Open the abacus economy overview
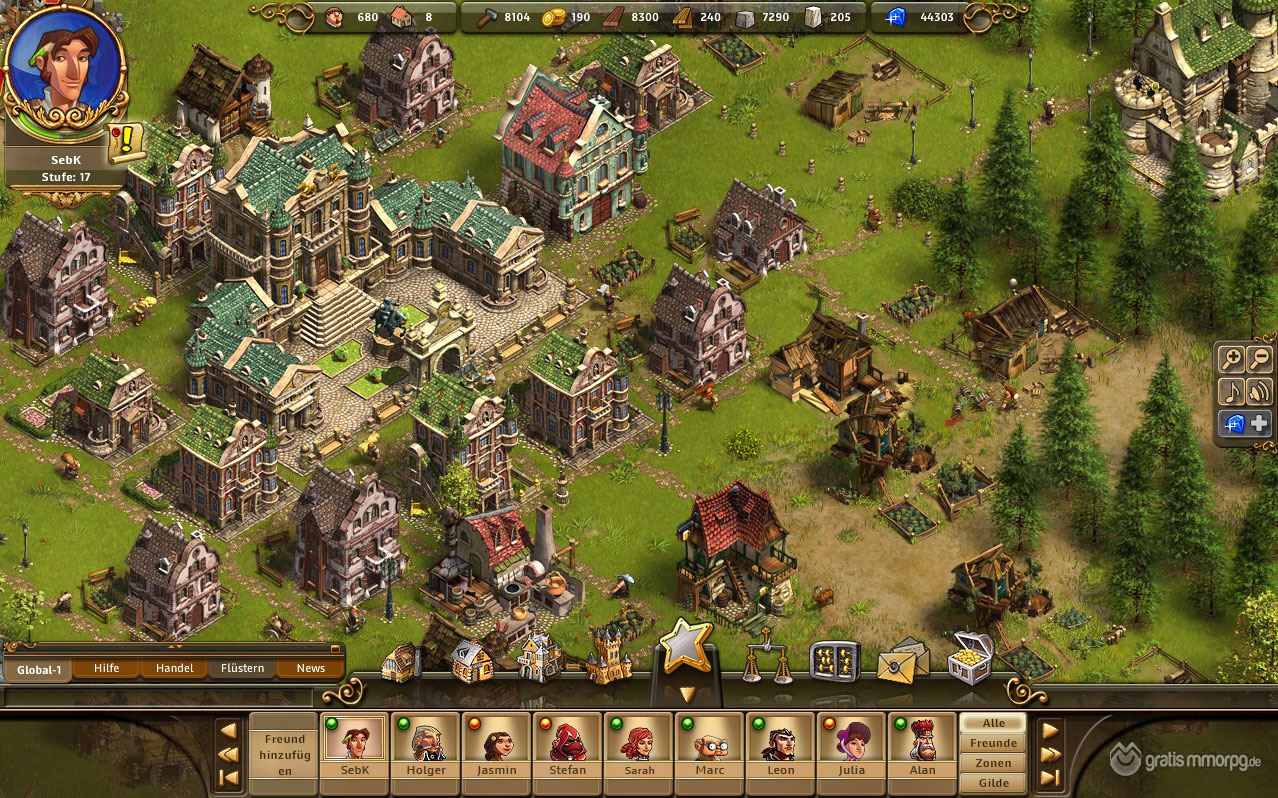Image resolution: width=1278 pixels, height=798 pixels. (x=834, y=659)
